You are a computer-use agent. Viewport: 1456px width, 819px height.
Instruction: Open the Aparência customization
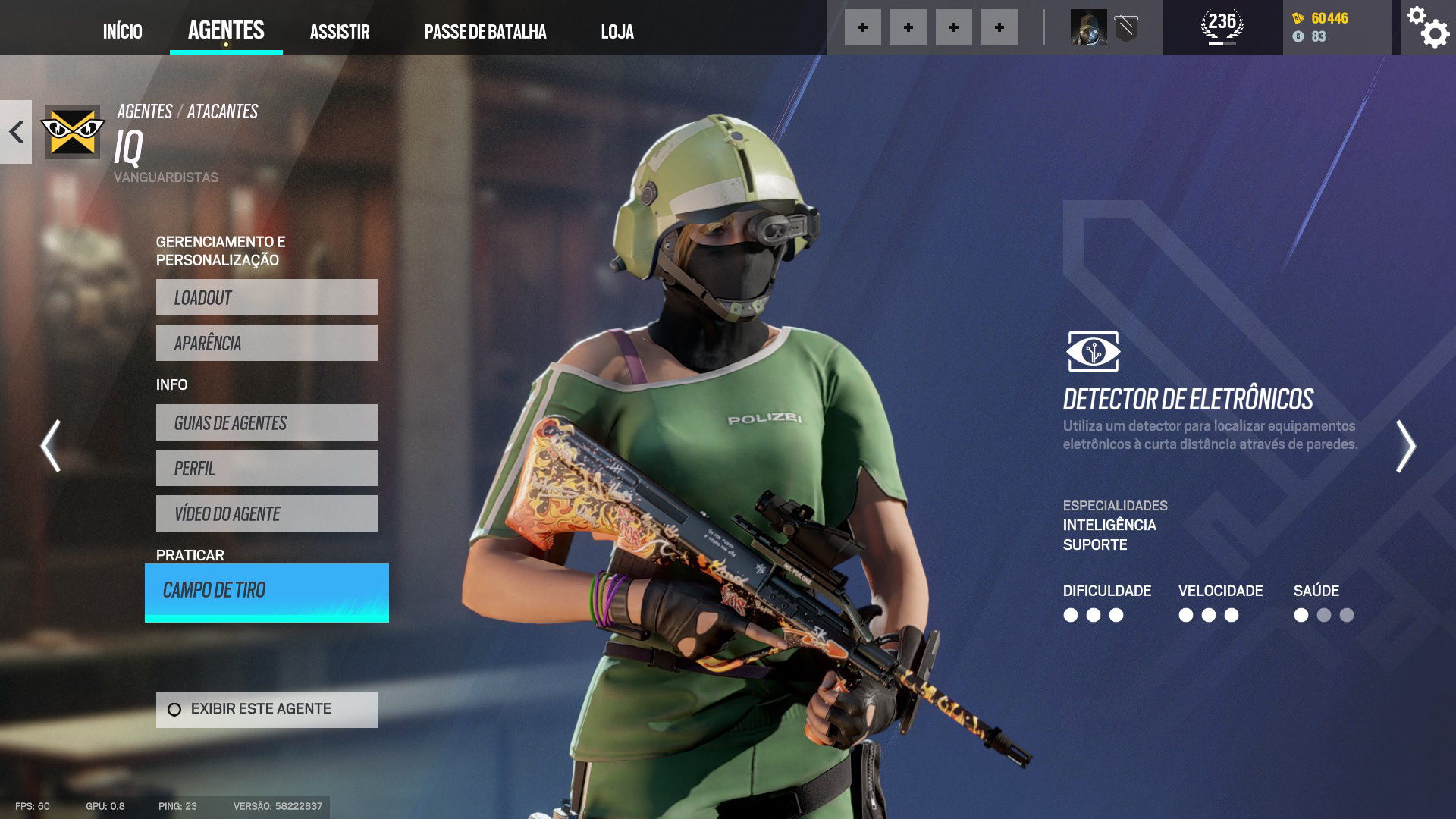(x=266, y=343)
